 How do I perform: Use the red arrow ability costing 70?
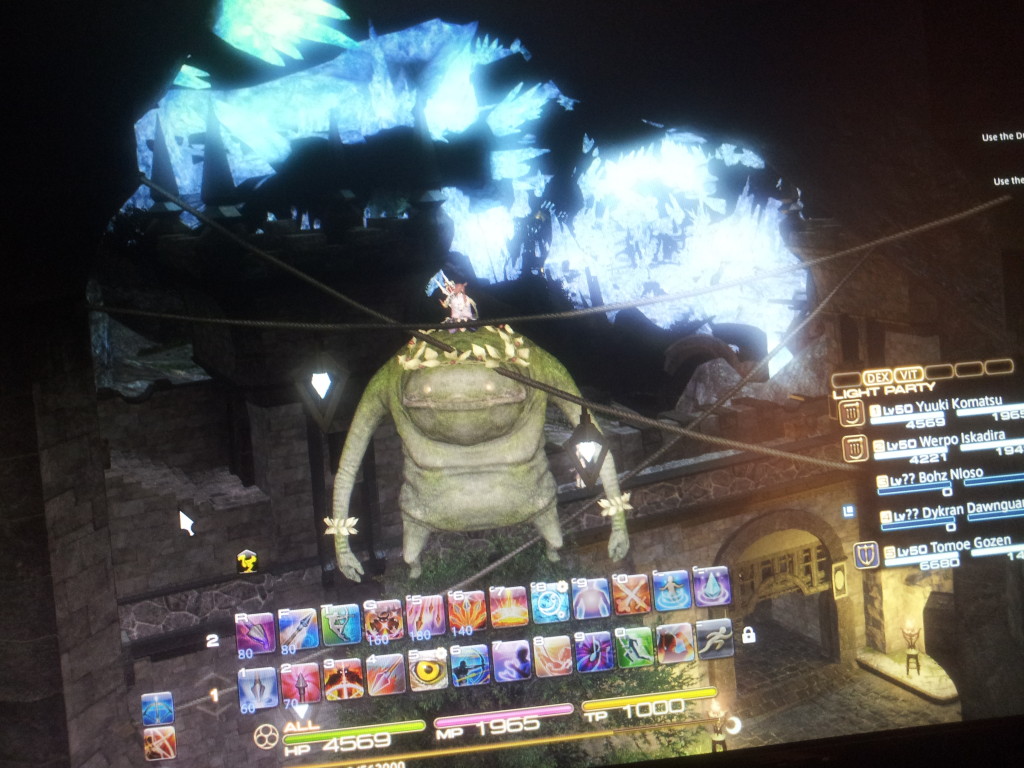coord(299,683)
